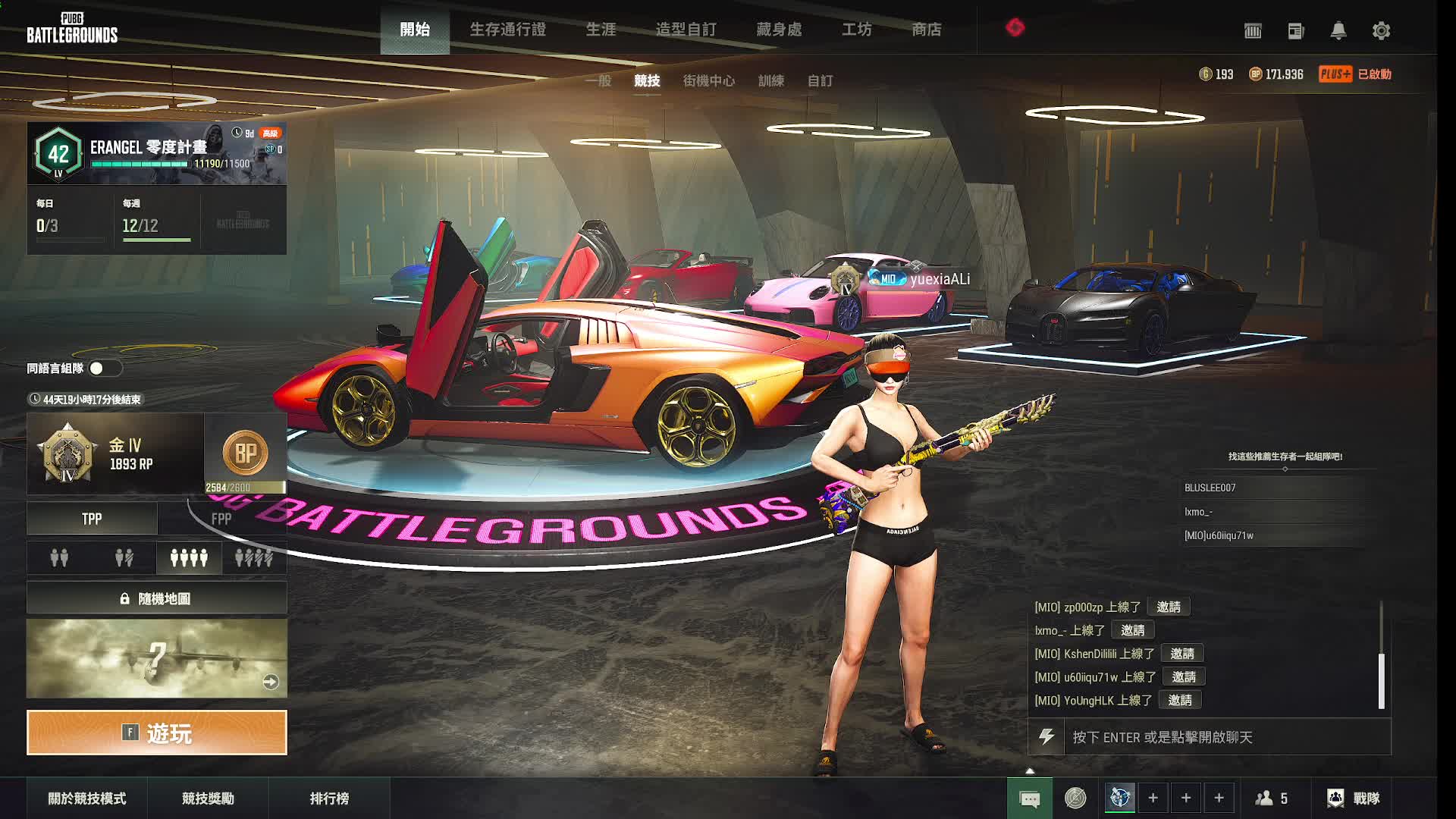Open the 戰隊 clan panel

(1354, 799)
